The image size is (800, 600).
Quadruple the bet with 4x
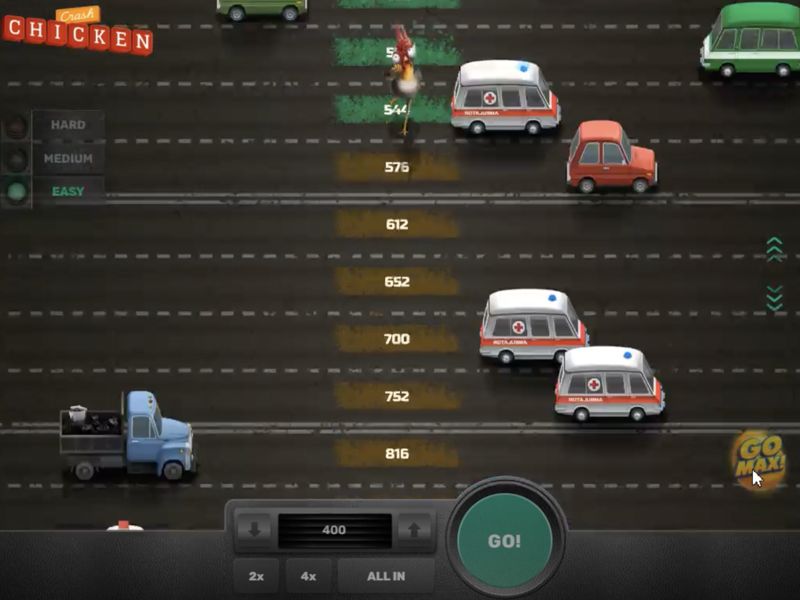pos(309,576)
